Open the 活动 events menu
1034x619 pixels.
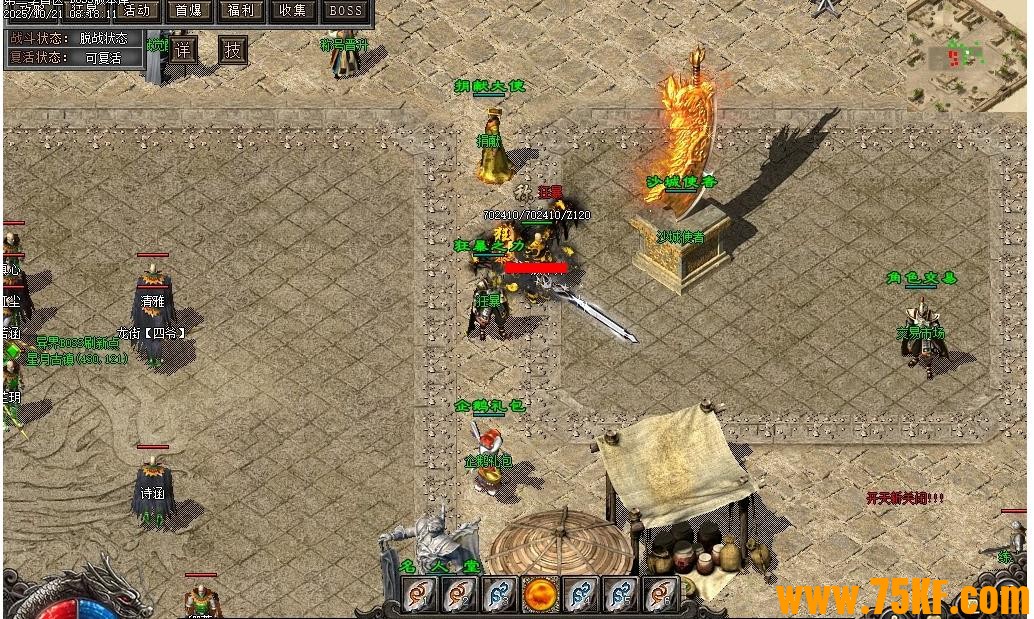141,11
